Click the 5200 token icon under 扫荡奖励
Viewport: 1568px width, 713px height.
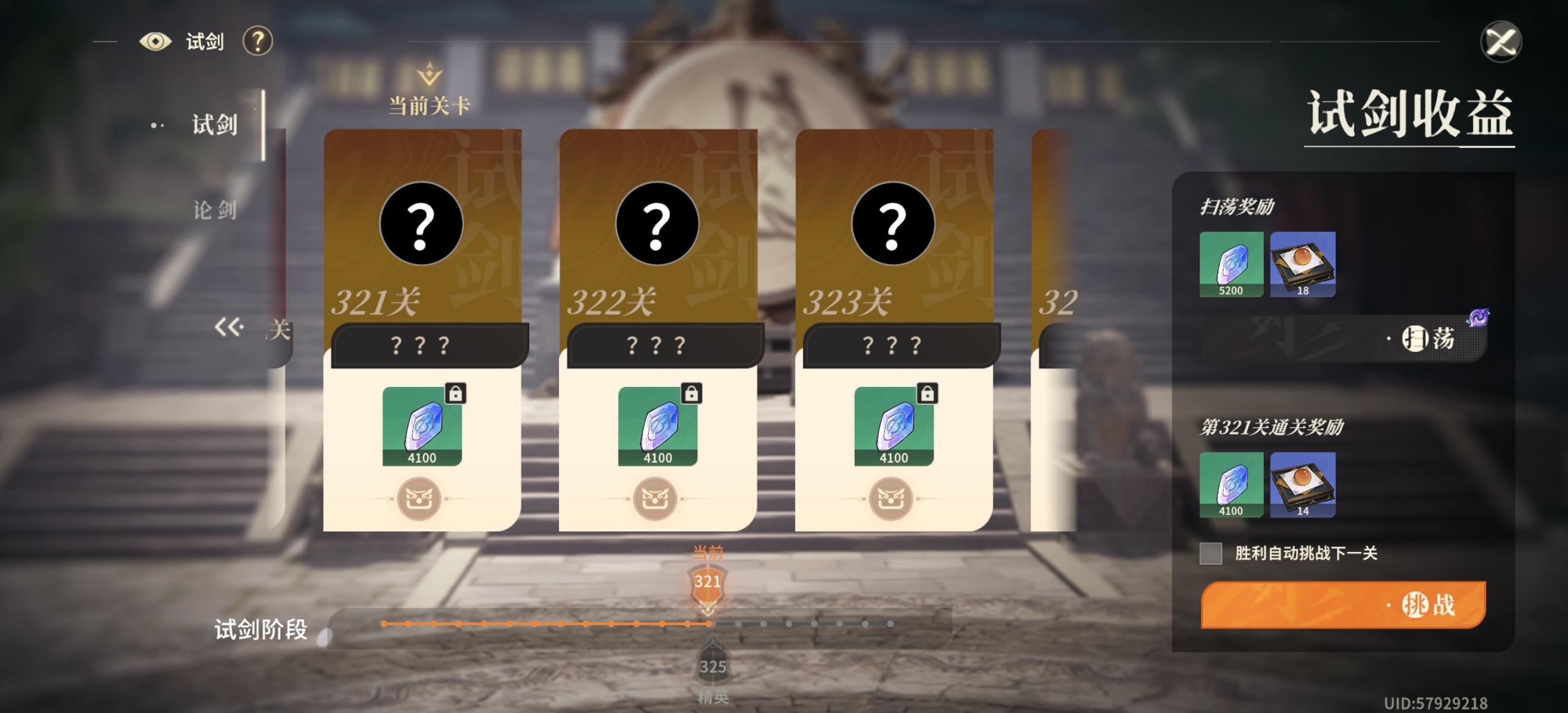coord(1232,262)
